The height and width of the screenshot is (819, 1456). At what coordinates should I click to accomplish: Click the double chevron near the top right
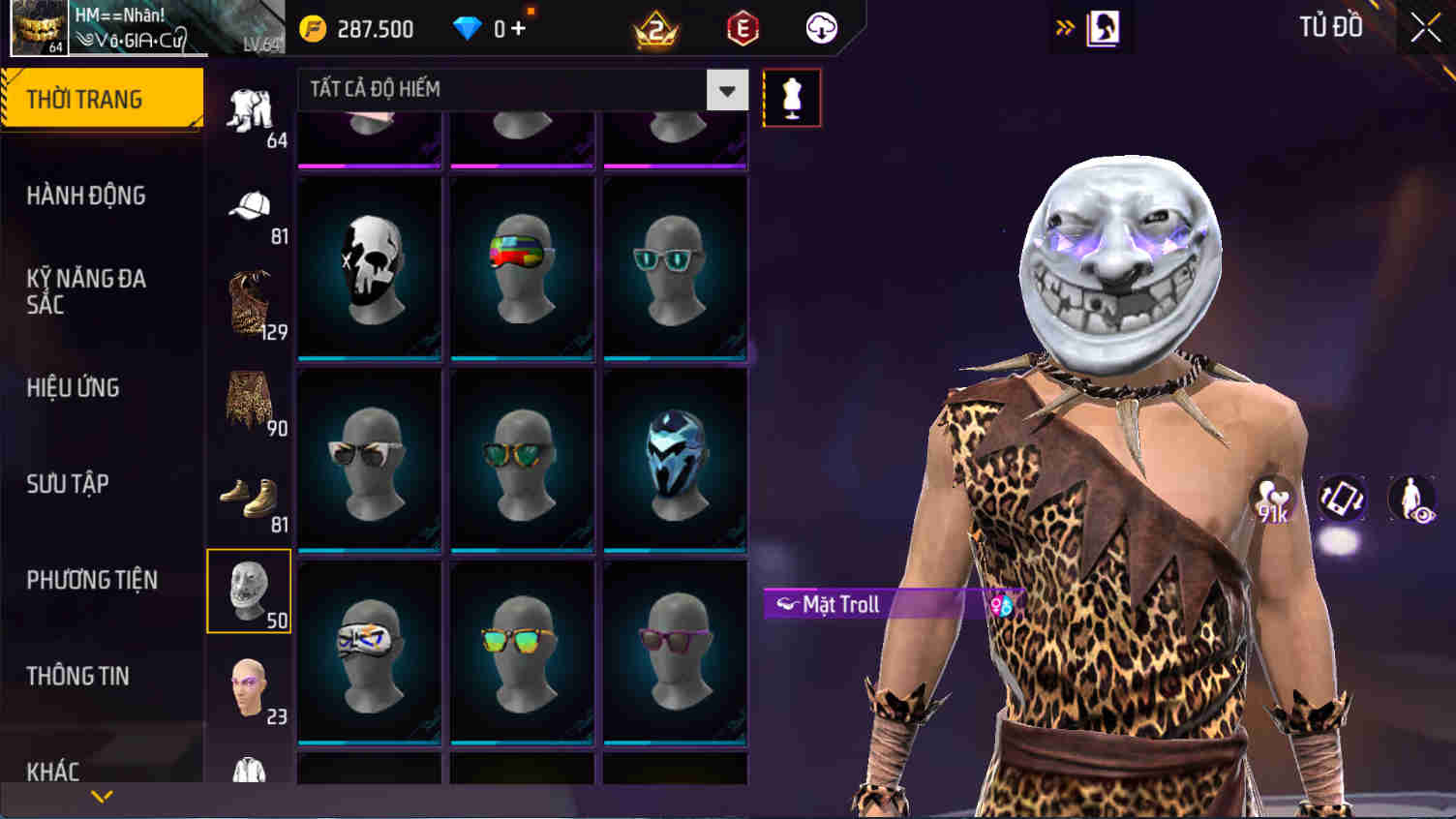coord(1065,27)
